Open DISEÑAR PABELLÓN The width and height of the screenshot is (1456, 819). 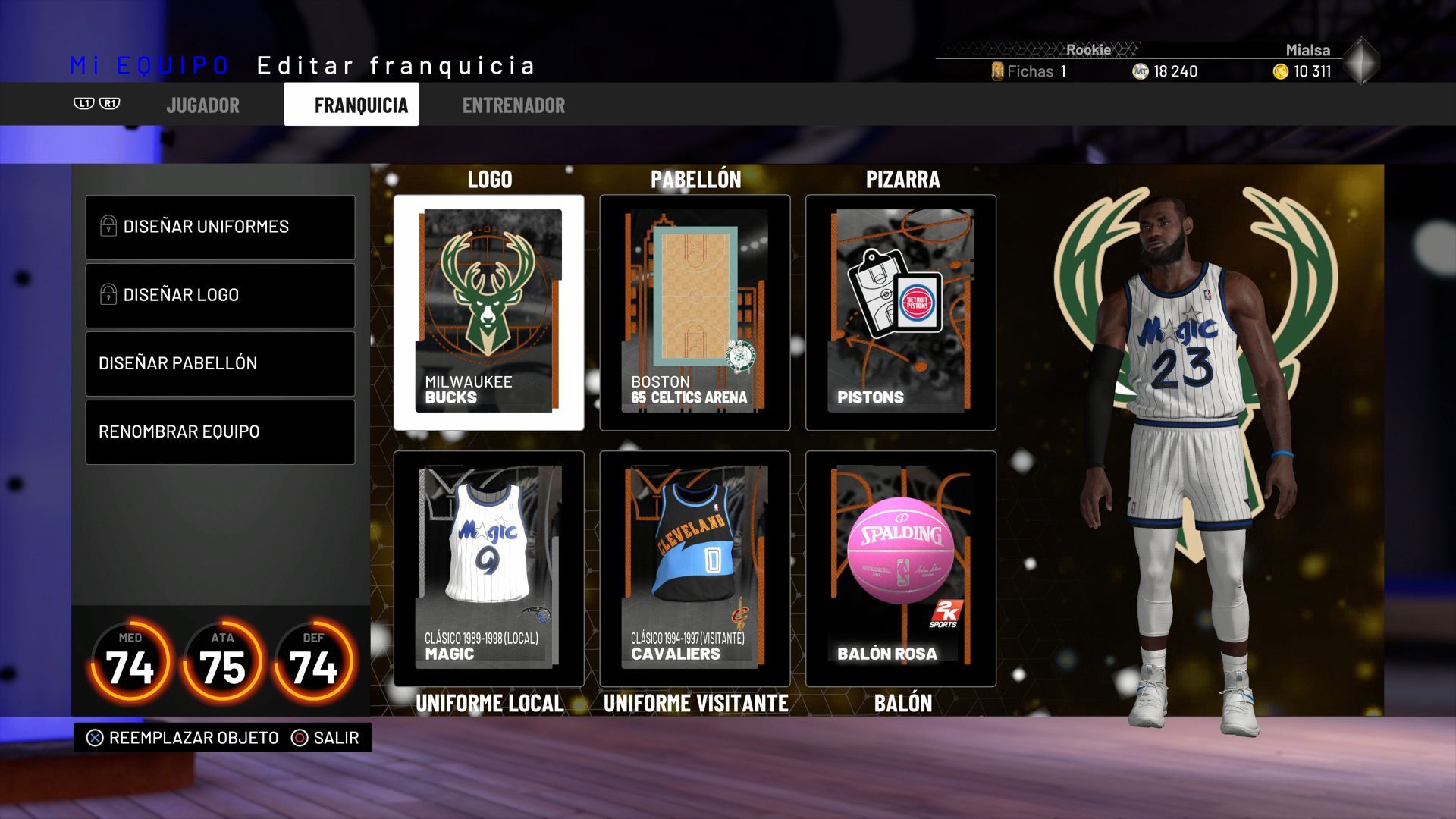(x=220, y=363)
